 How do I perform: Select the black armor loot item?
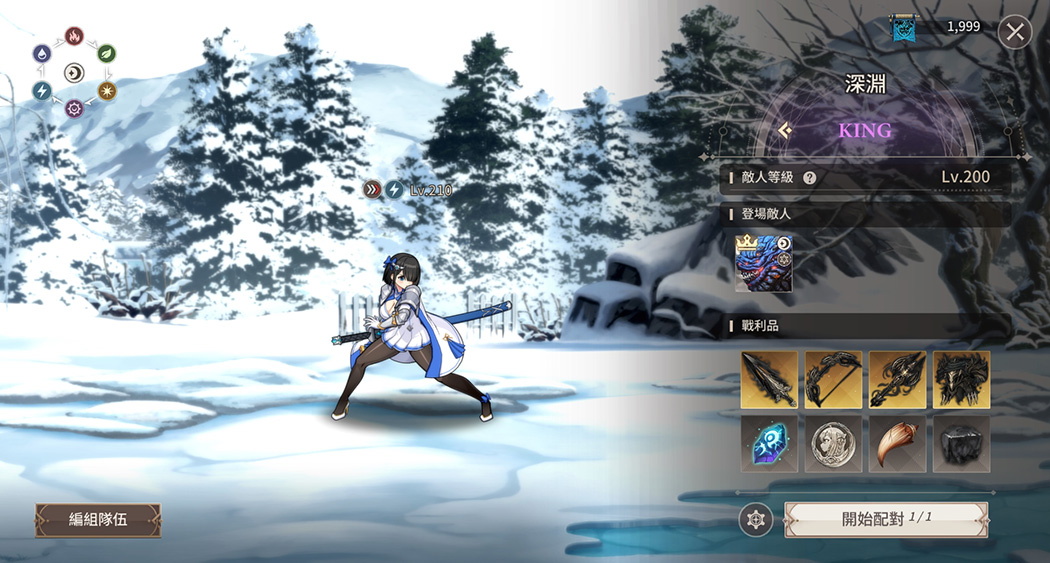click(961, 380)
